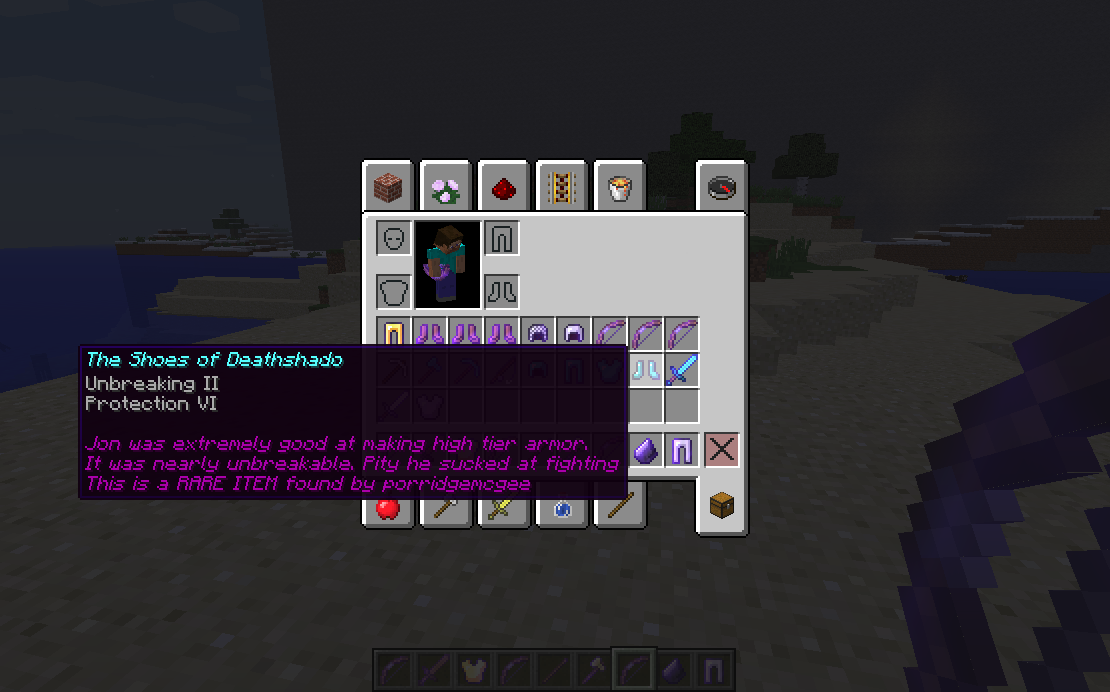Choose the Foodstuffs apple tab
Image resolution: width=1110 pixels, height=692 pixels.
pyautogui.click(x=388, y=509)
